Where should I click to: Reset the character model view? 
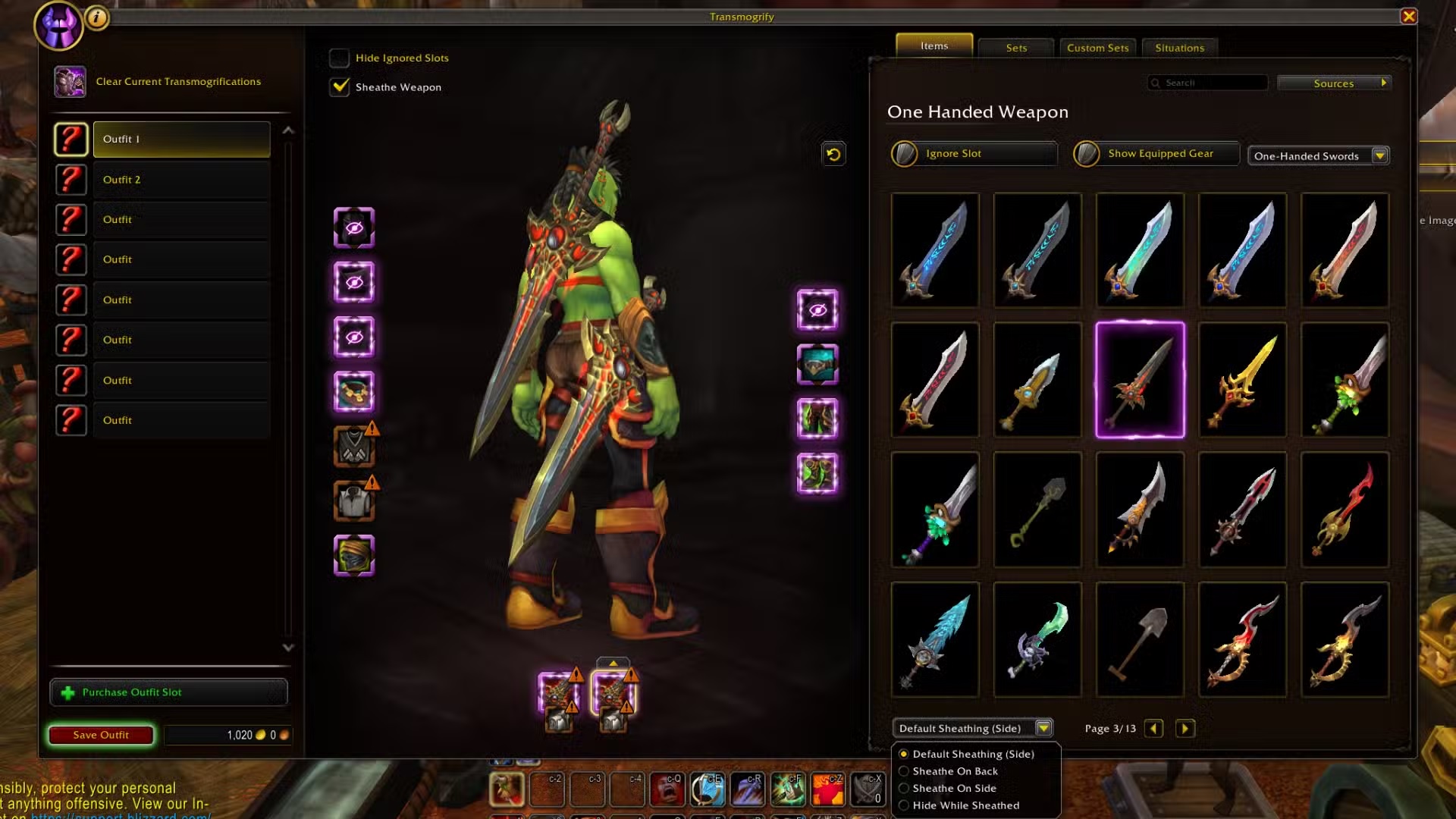pos(833,155)
